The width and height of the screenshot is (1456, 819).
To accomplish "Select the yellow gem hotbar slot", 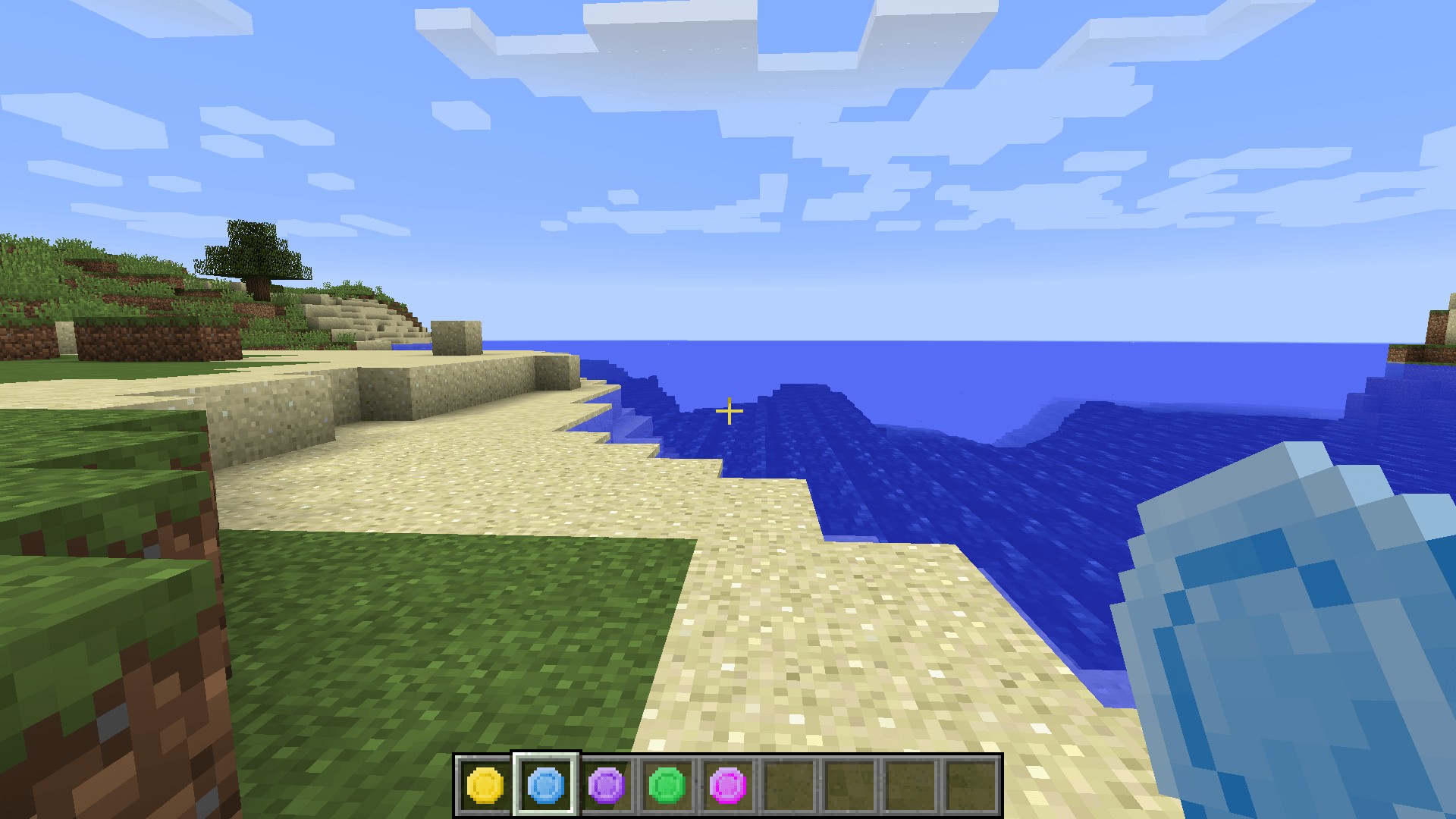I will click(x=485, y=785).
